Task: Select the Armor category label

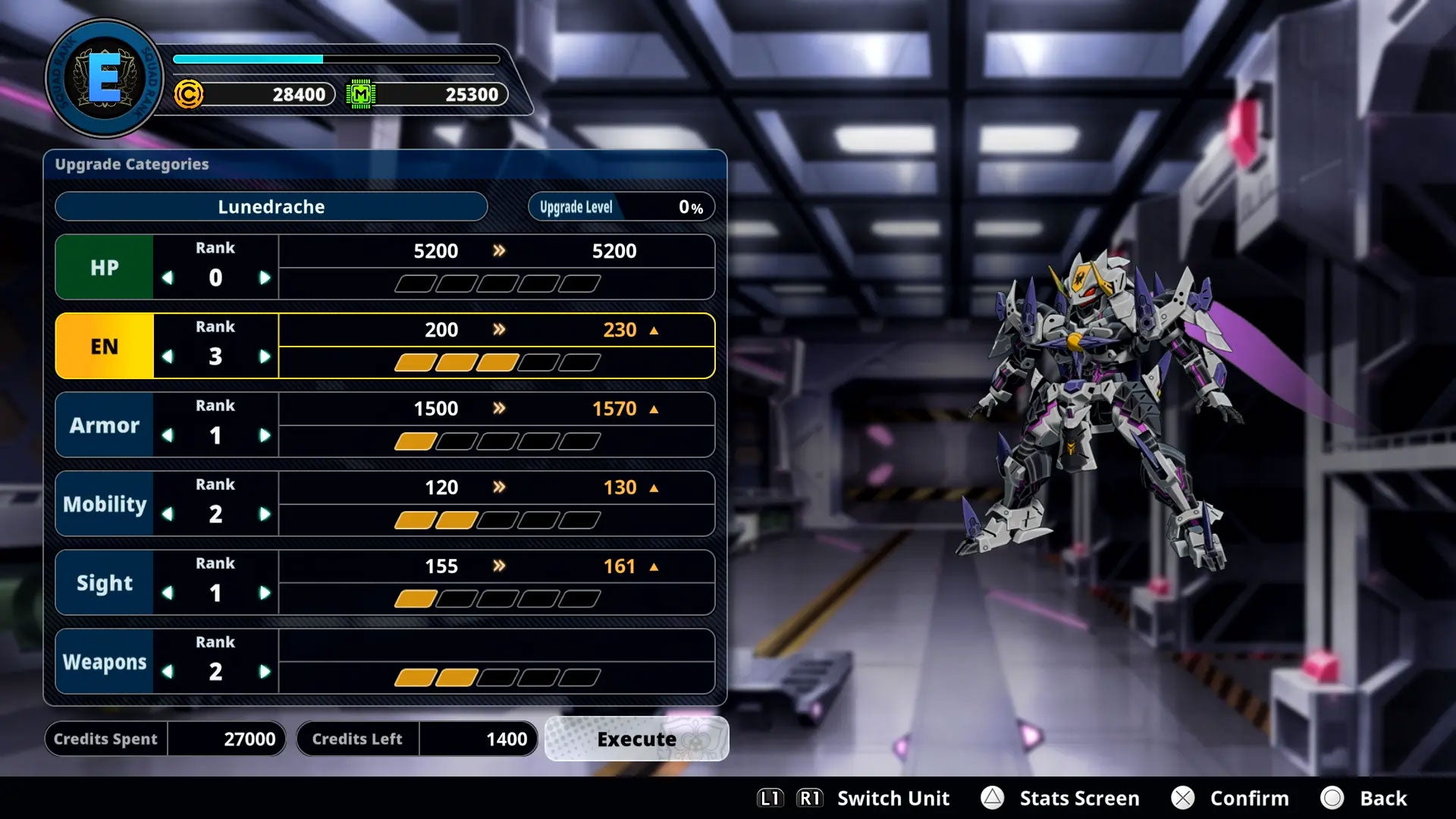Action: 104,425
